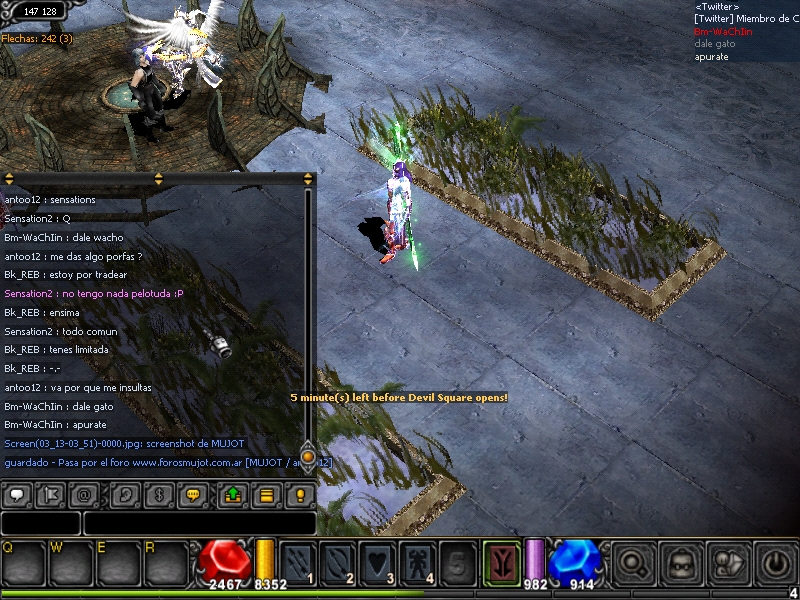800x600 pixels.
Task: Open the magnifying glass menu button
Action: (633, 562)
